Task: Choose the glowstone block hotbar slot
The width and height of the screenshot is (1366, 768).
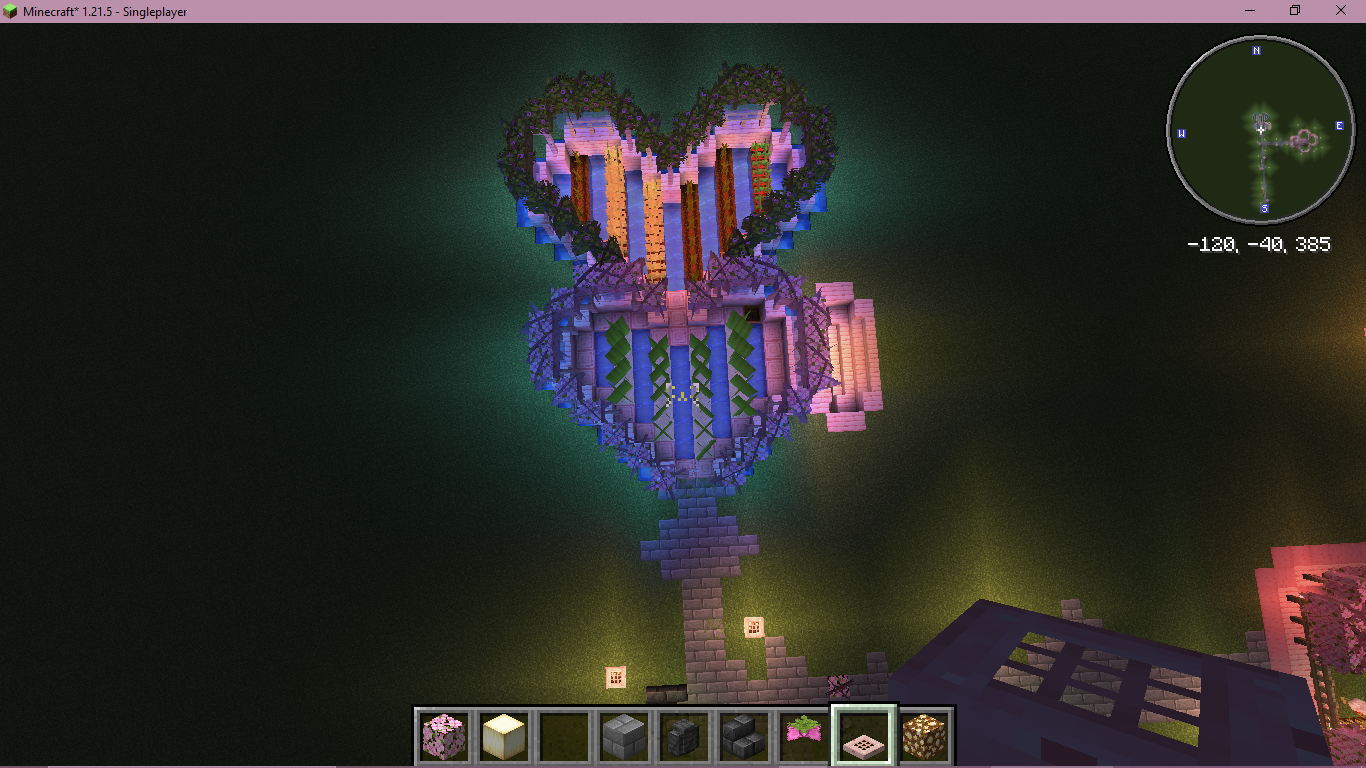Action: (x=923, y=736)
